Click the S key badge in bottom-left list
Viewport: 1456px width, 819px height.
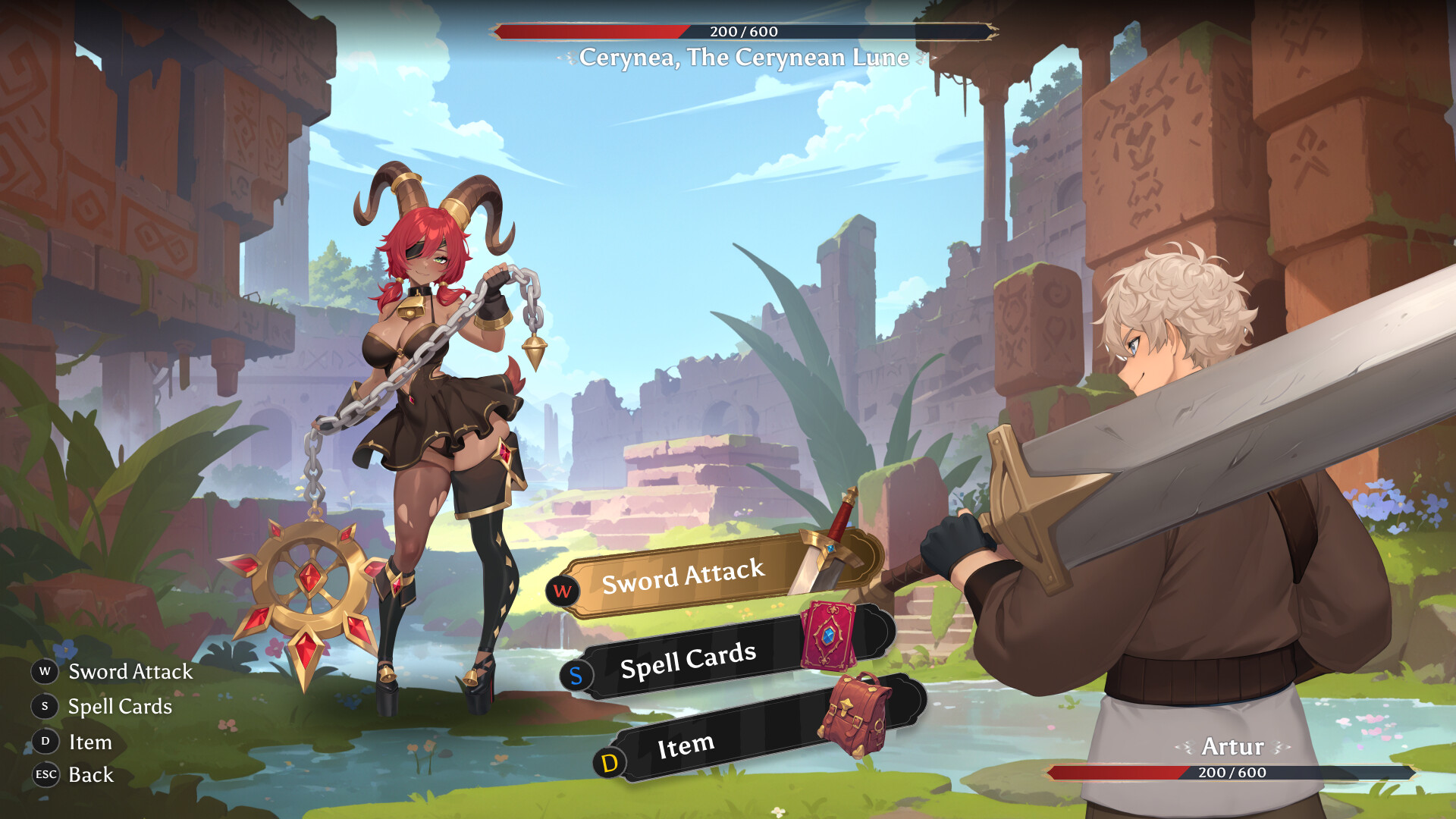(x=45, y=706)
